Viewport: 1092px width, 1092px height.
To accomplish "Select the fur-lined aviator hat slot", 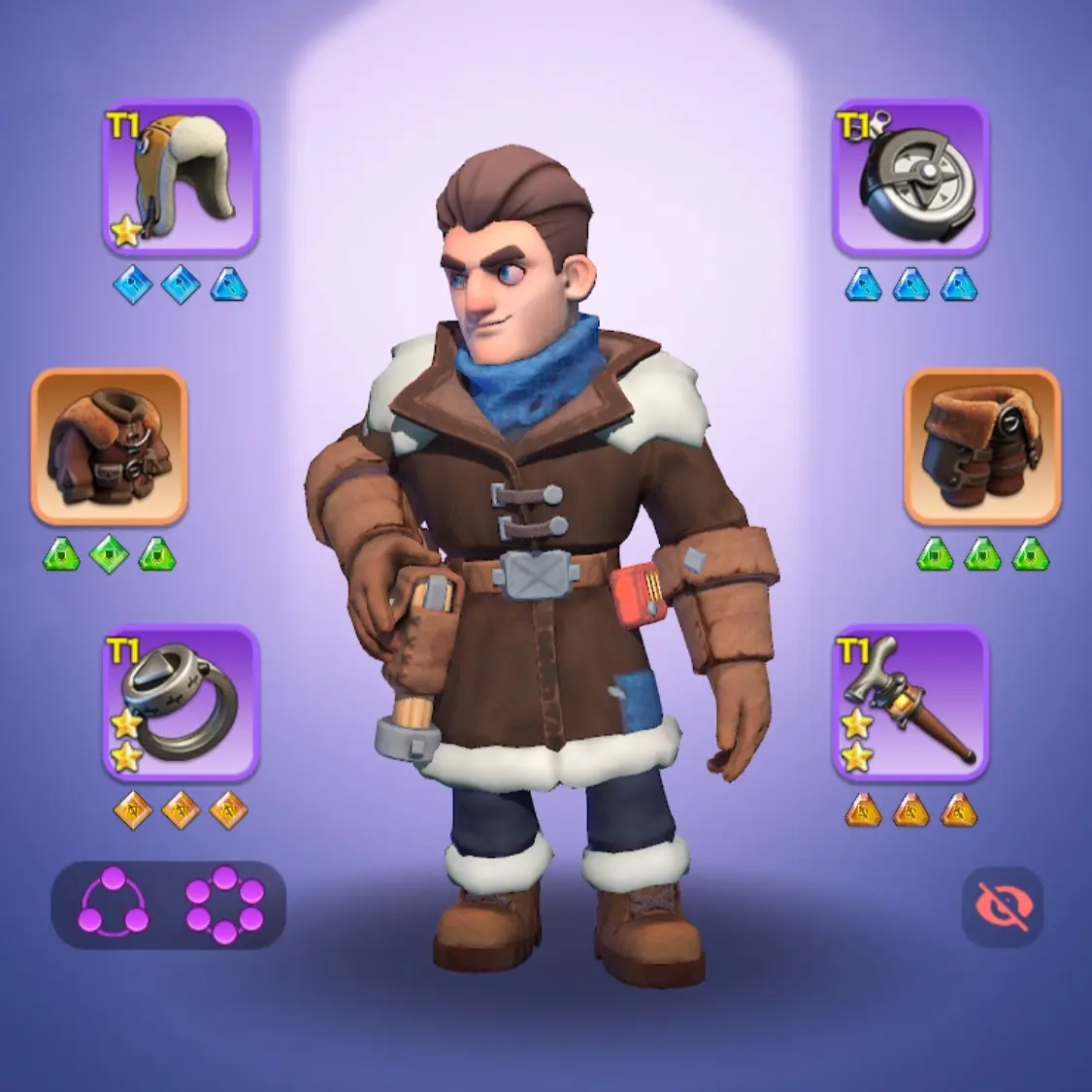I will coord(181,178).
